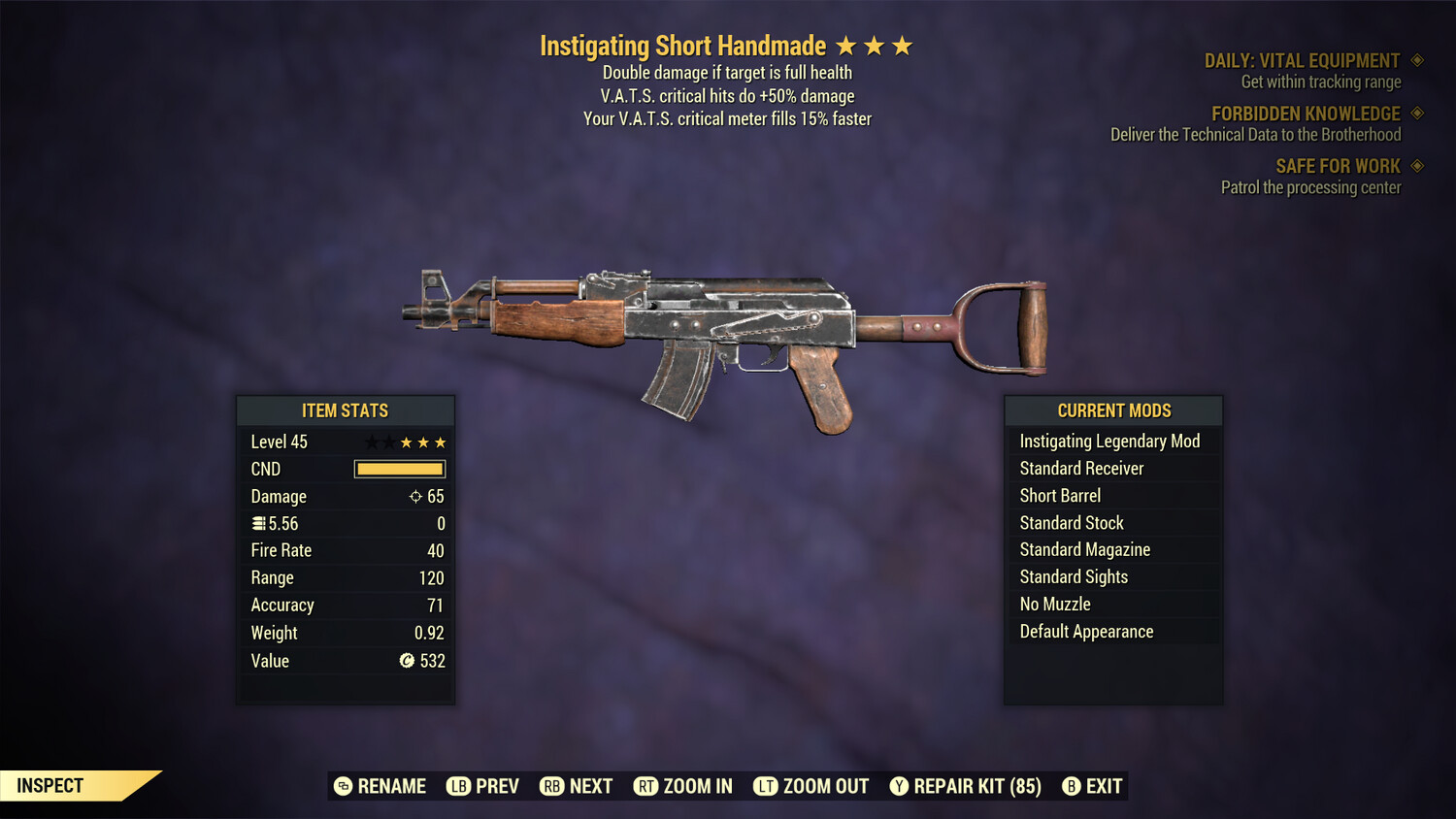The image size is (1456, 819).
Task: Switch to the Inspect tab
Action: [49, 785]
